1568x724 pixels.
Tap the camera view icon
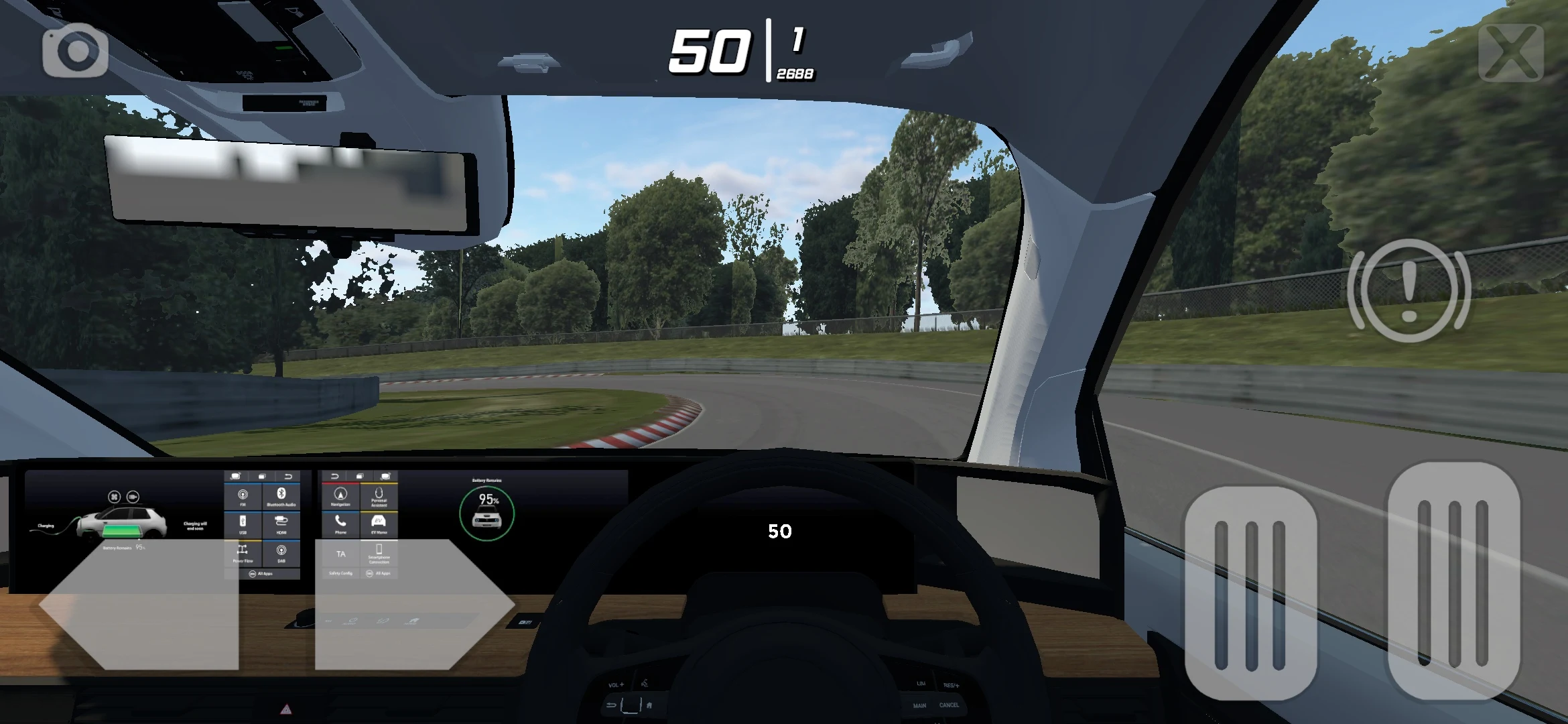coord(76,51)
